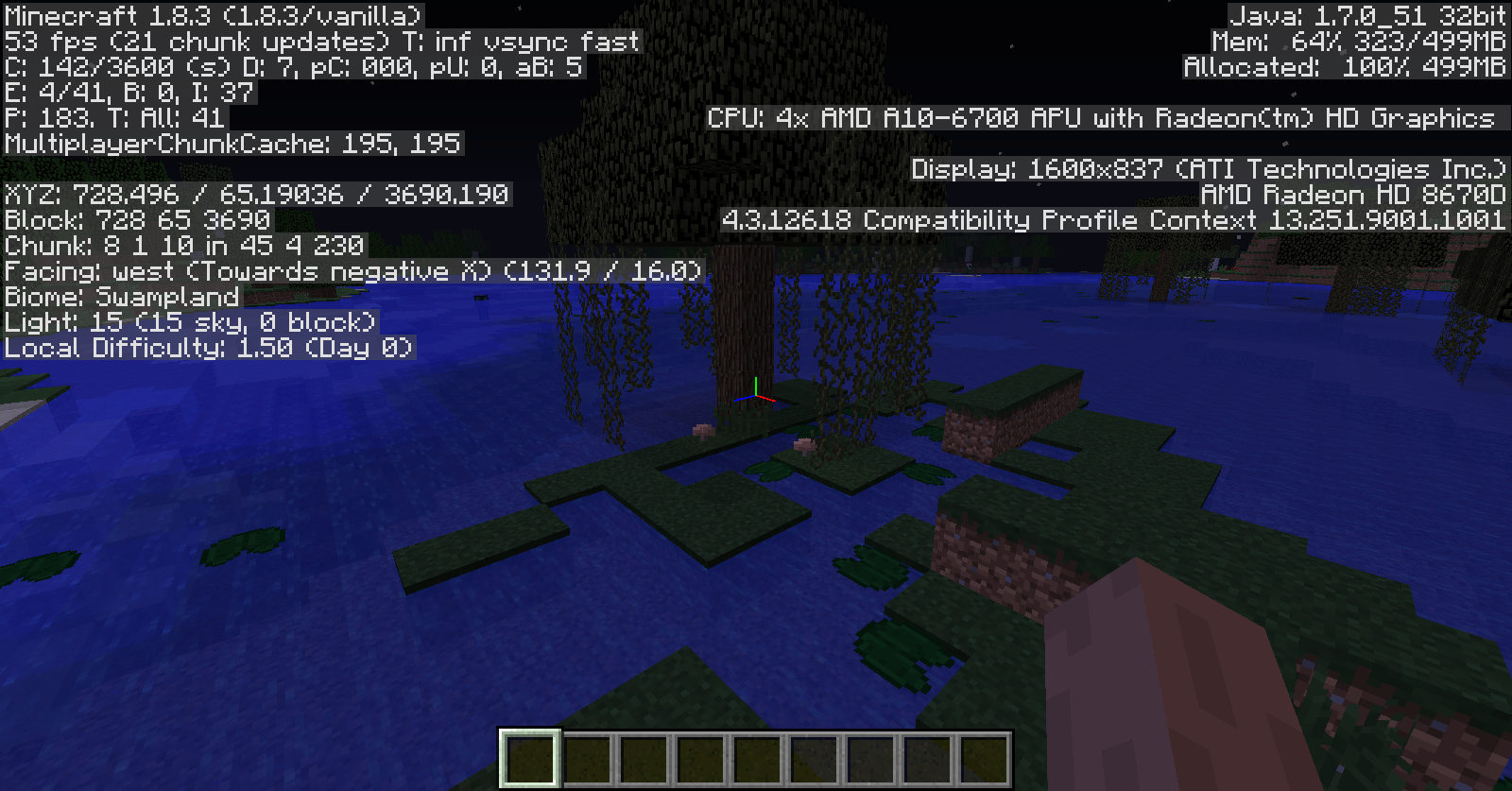Image resolution: width=1512 pixels, height=791 pixels.
Task: Click the Biome: Swampland label
Action: 121,297
